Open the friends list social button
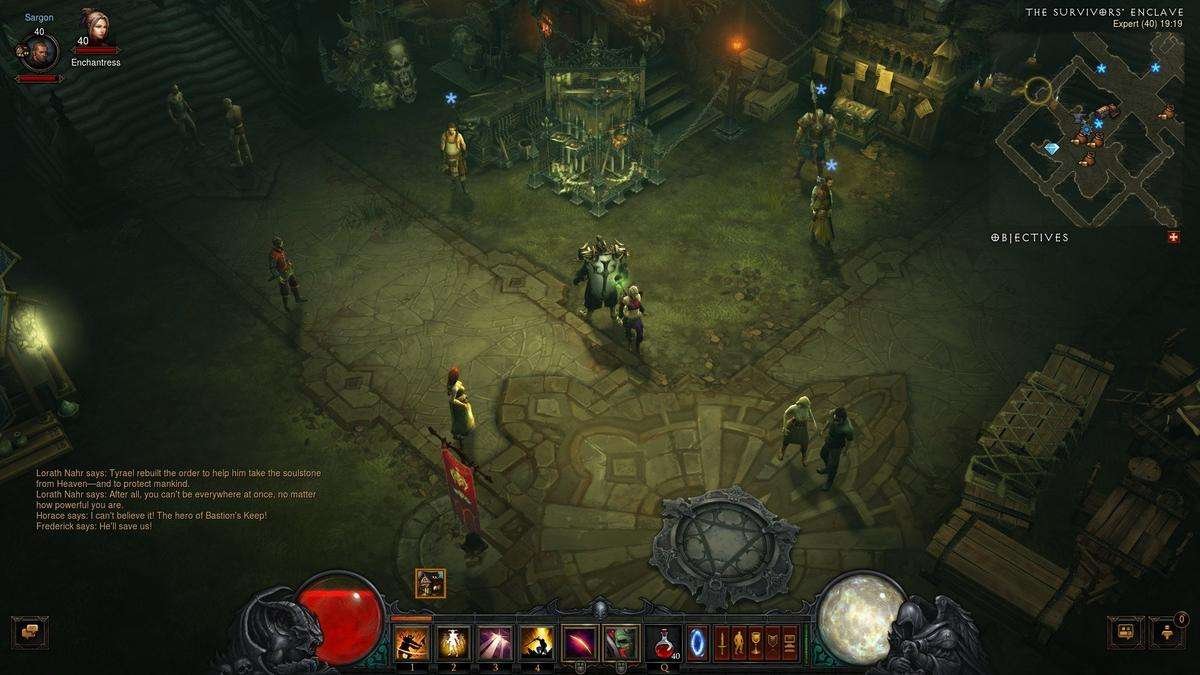 1166,632
